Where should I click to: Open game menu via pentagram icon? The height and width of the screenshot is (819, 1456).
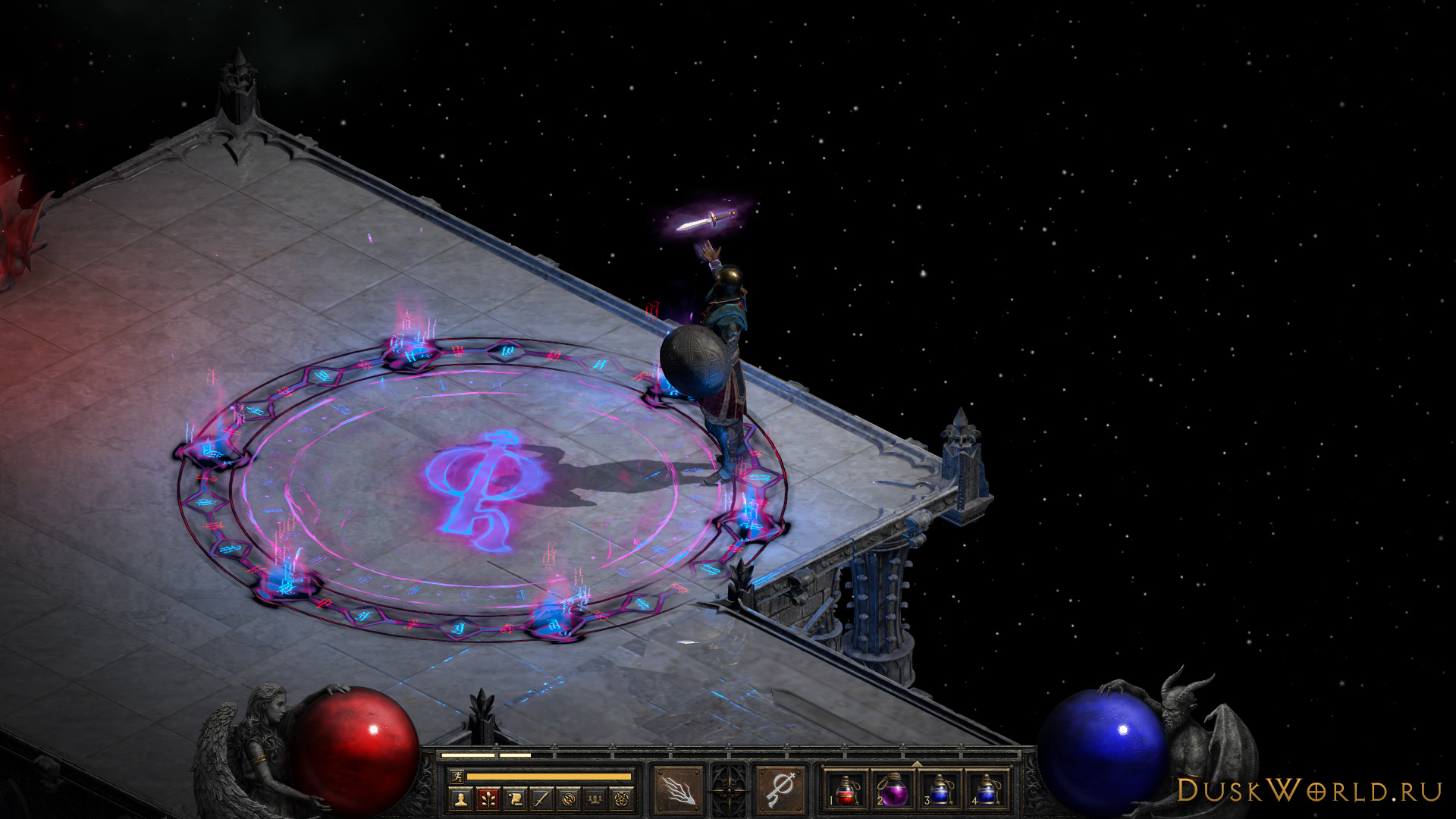point(623,799)
